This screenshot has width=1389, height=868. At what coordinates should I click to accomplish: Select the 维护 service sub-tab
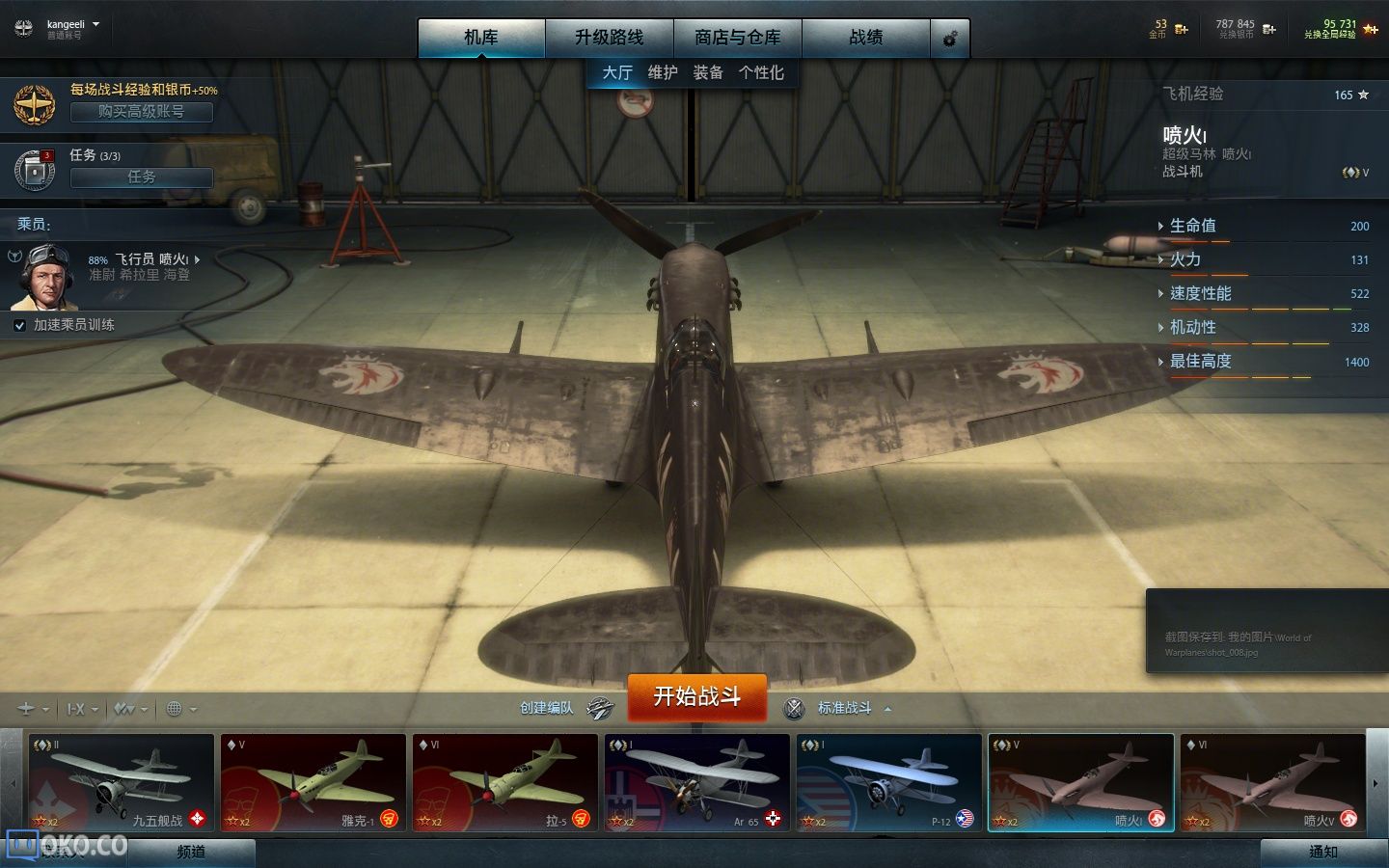663,72
